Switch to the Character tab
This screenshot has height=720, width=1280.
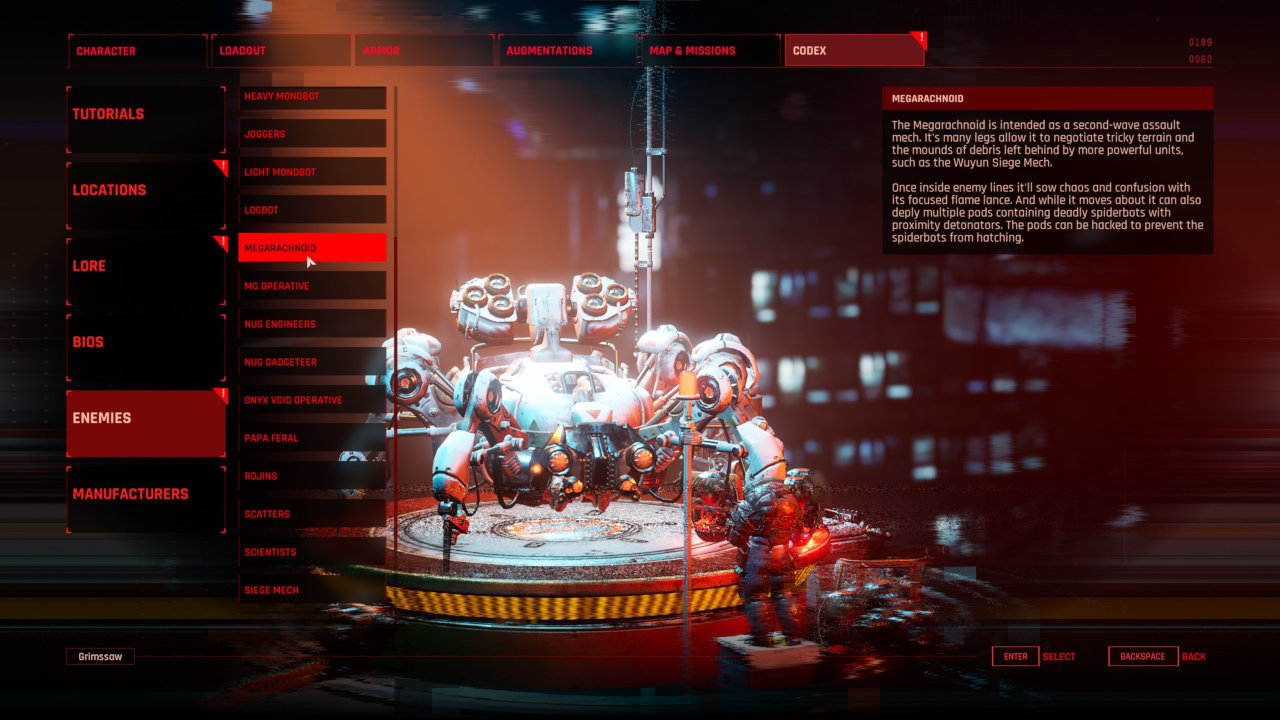pyautogui.click(x=137, y=51)
